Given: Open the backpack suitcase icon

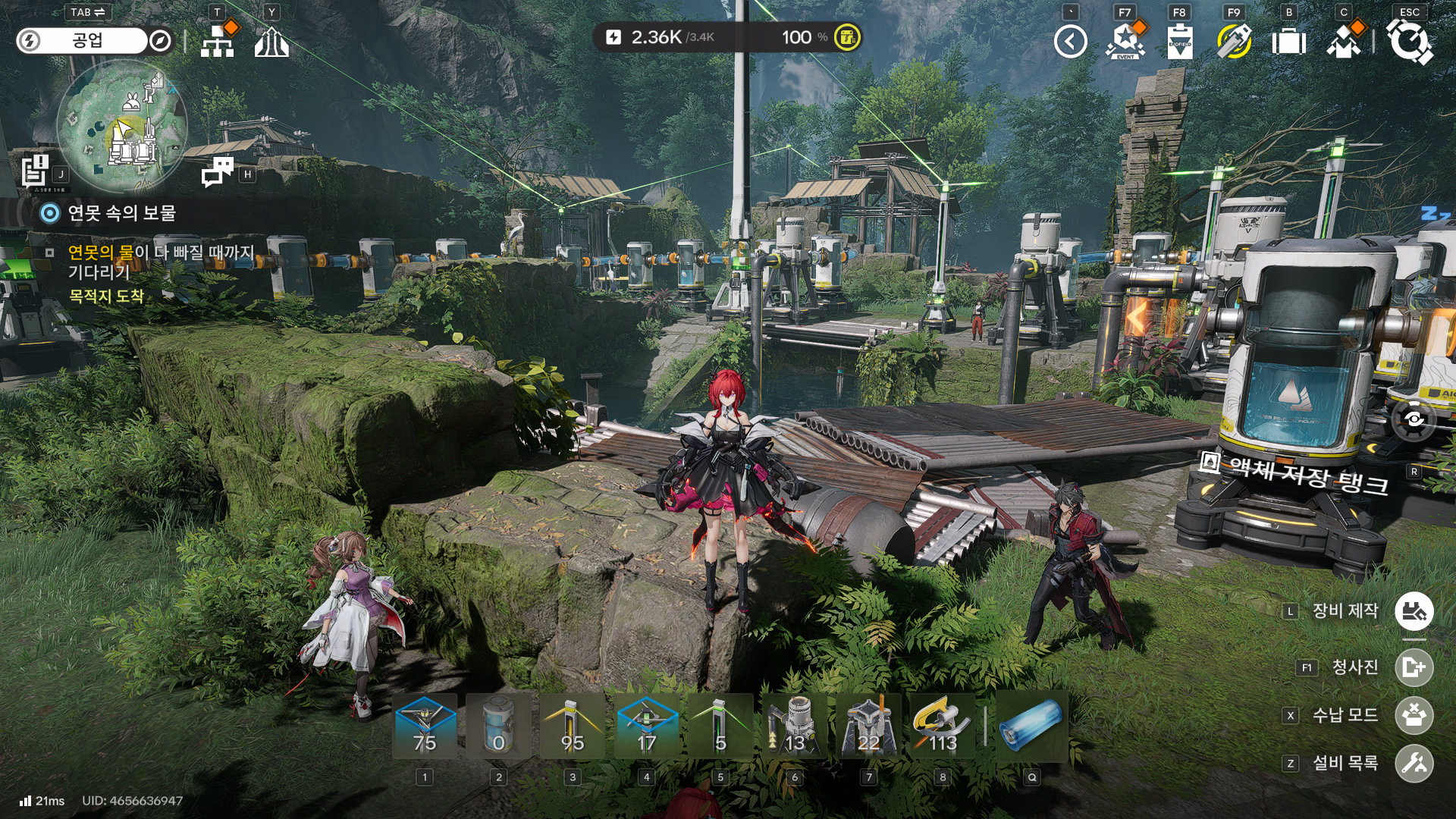Looking at the screenshot, I should pyautogui.click(x=1288, y=41).
